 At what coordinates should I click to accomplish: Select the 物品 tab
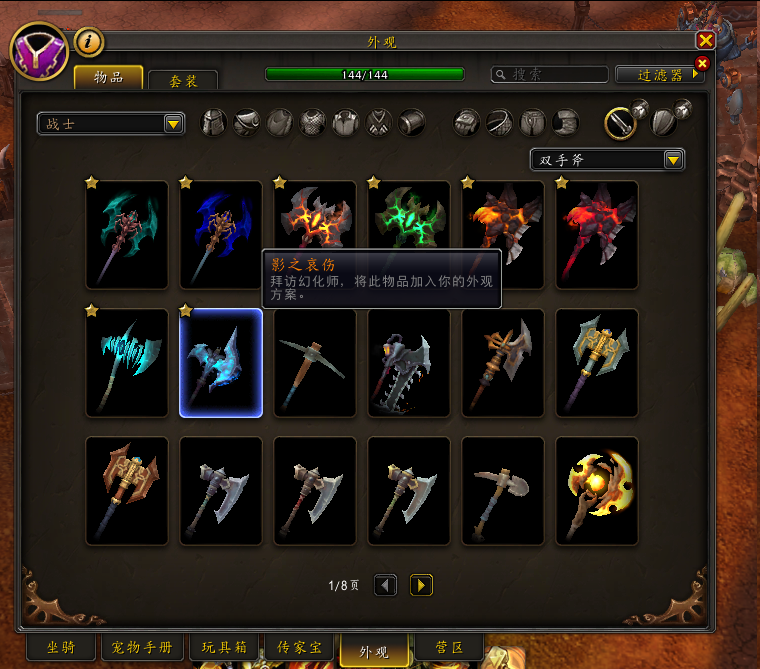tap(108, 77)
